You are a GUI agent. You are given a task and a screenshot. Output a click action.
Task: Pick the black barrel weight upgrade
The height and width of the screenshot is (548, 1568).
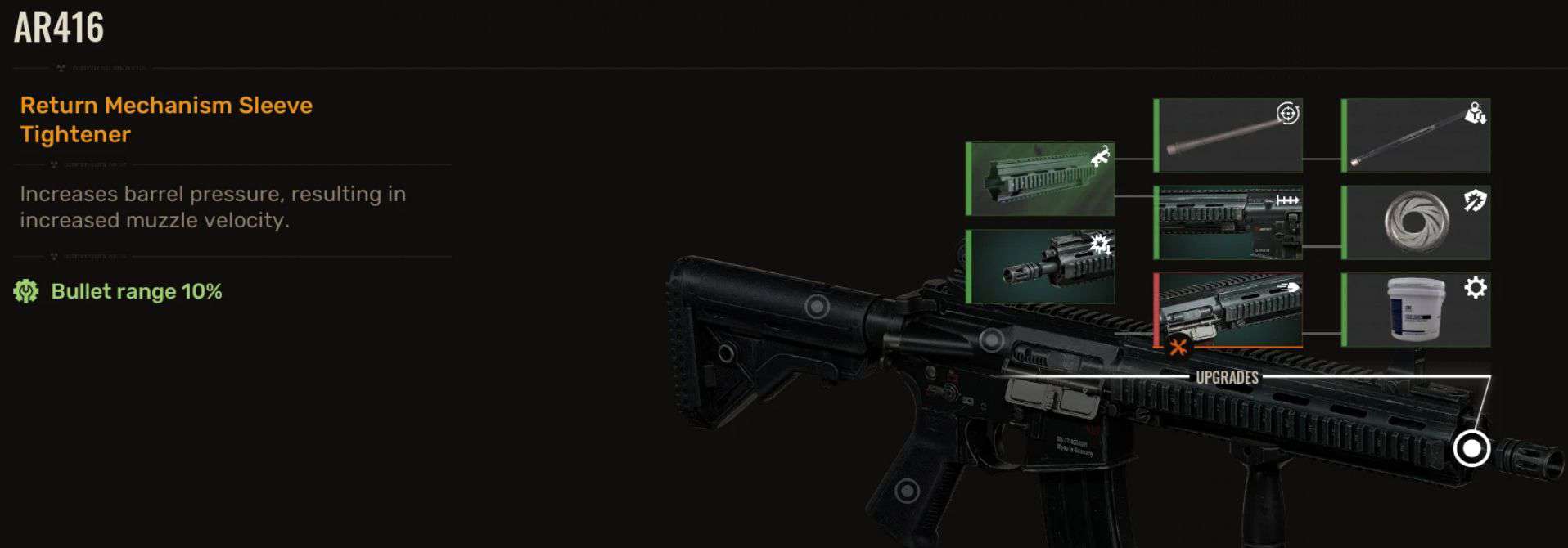(1416, 136)
